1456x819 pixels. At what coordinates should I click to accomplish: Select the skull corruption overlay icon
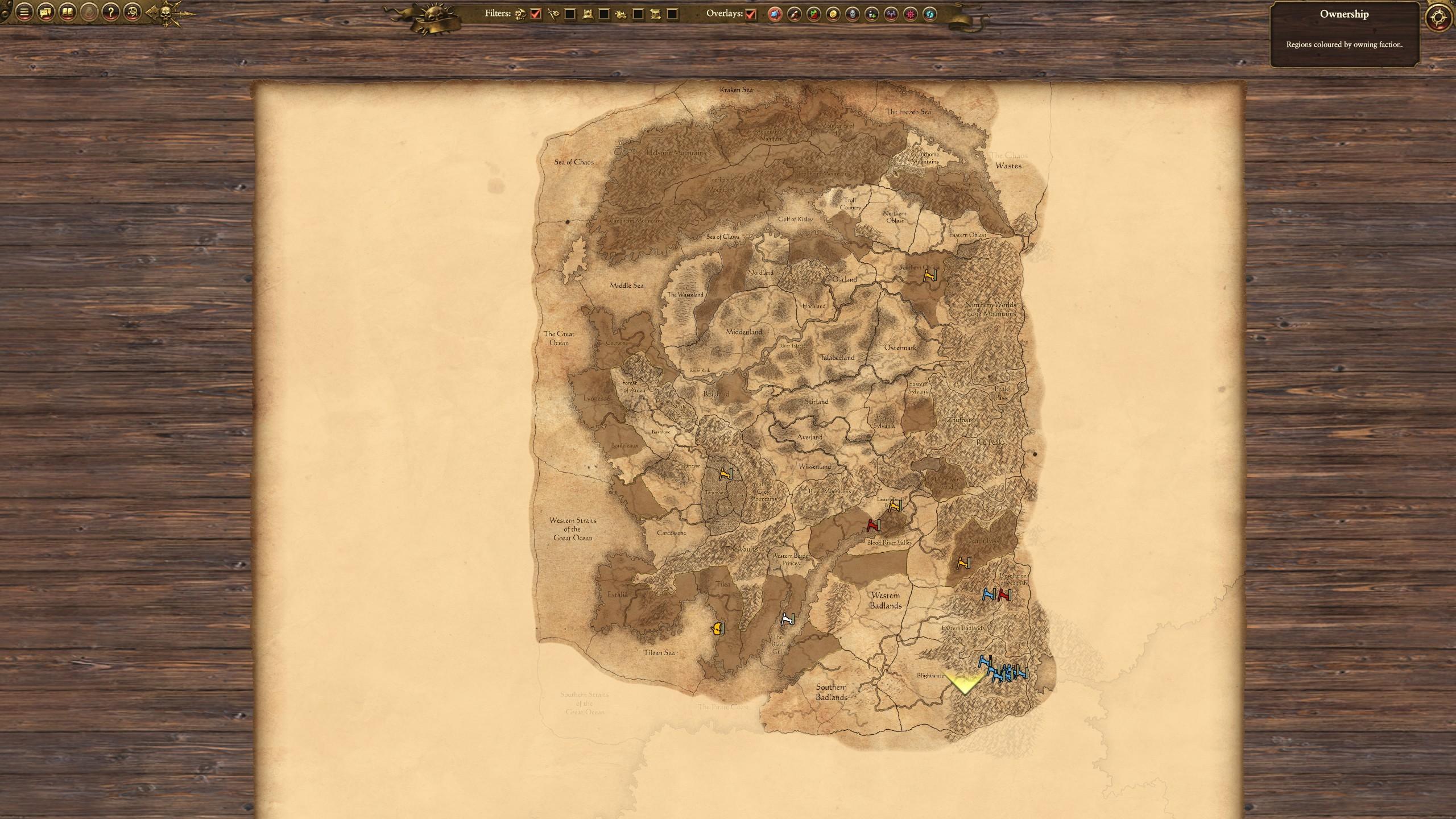853,14
